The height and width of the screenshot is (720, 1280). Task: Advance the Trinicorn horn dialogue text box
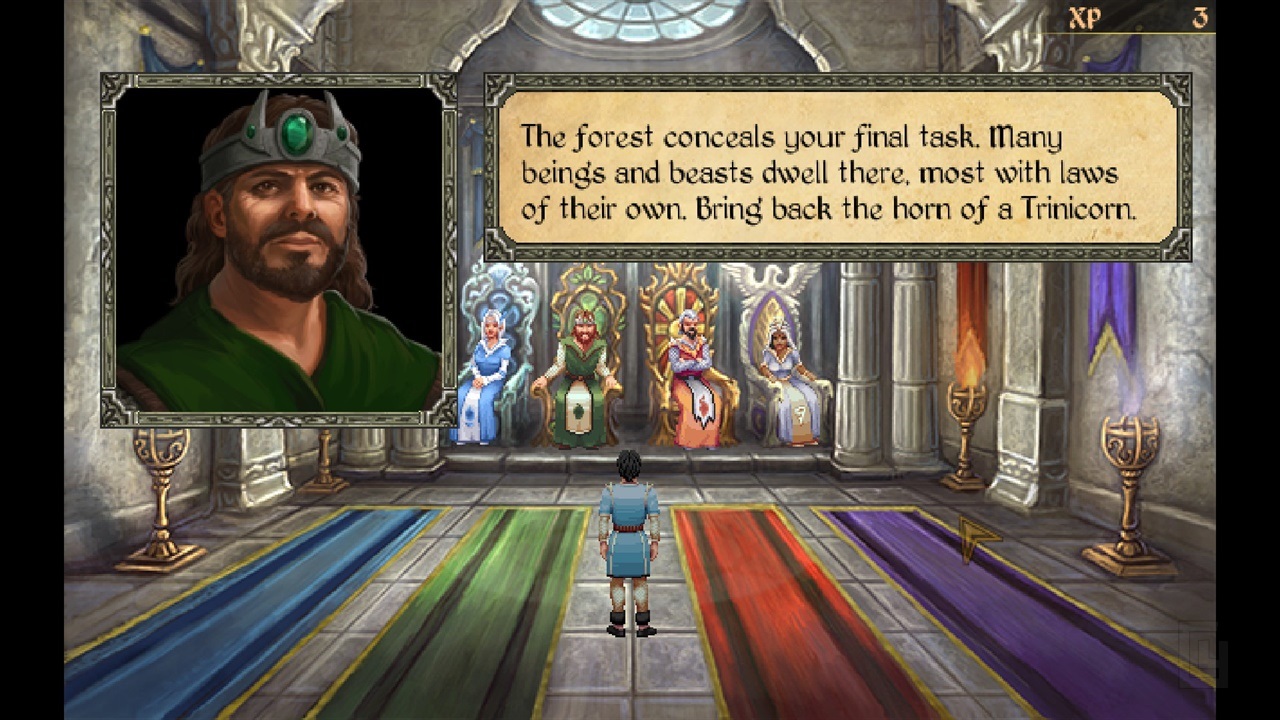tap(837, 167)
